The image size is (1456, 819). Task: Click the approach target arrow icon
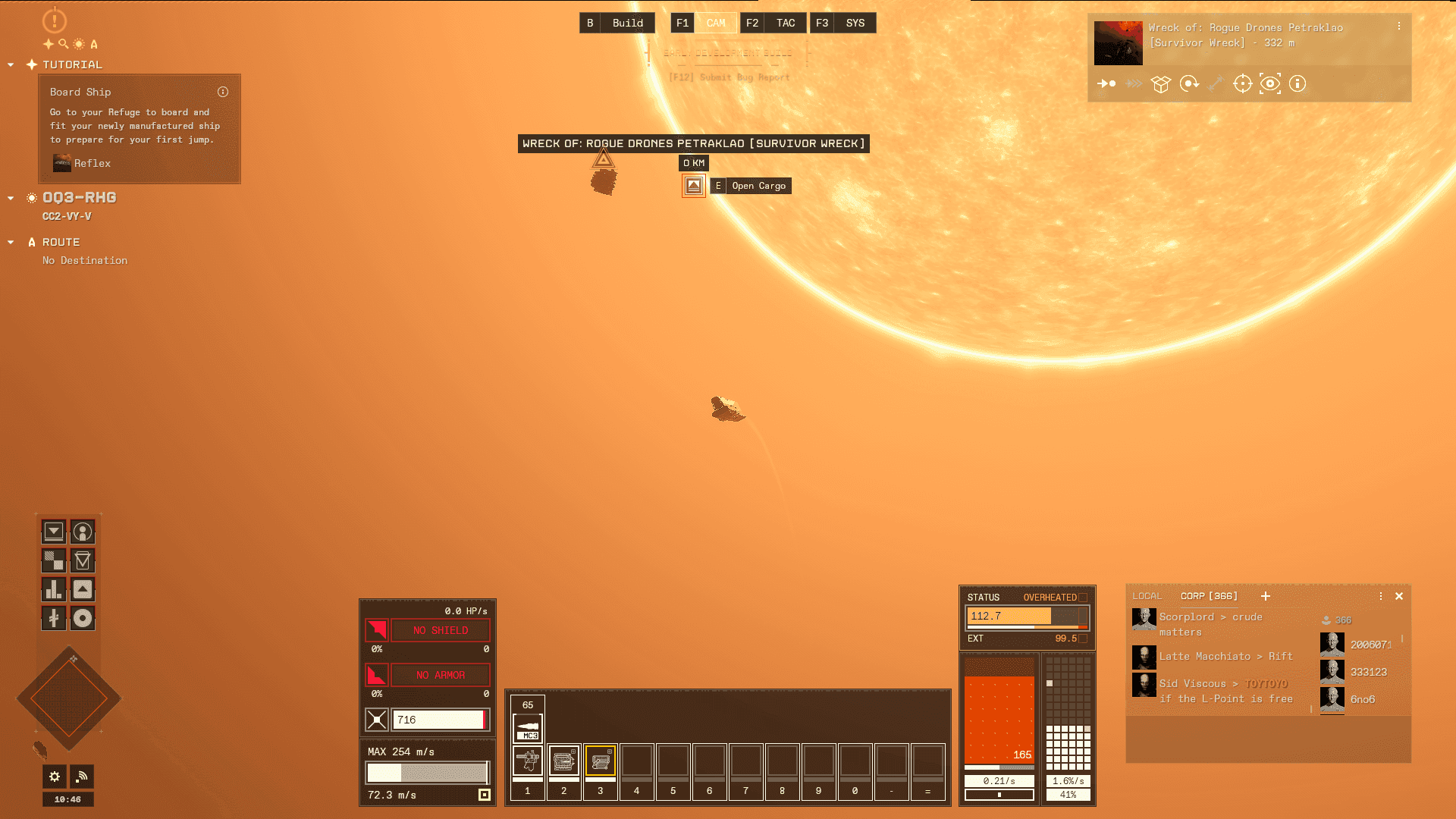pyautogui.click(x=1106, y=83)
